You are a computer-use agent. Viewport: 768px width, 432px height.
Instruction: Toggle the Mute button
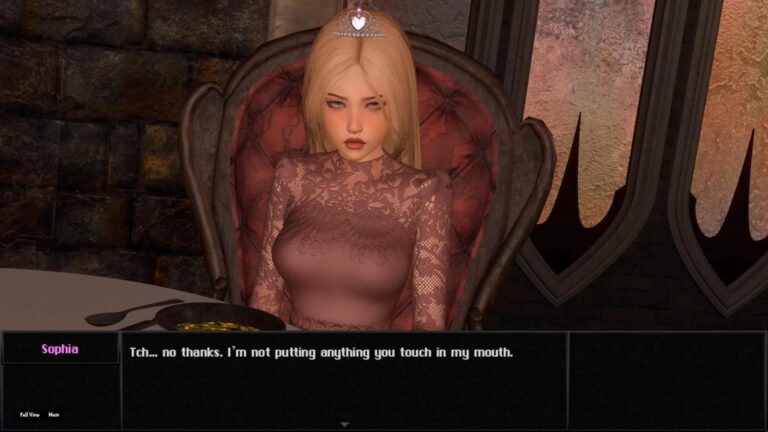point(54,414)
